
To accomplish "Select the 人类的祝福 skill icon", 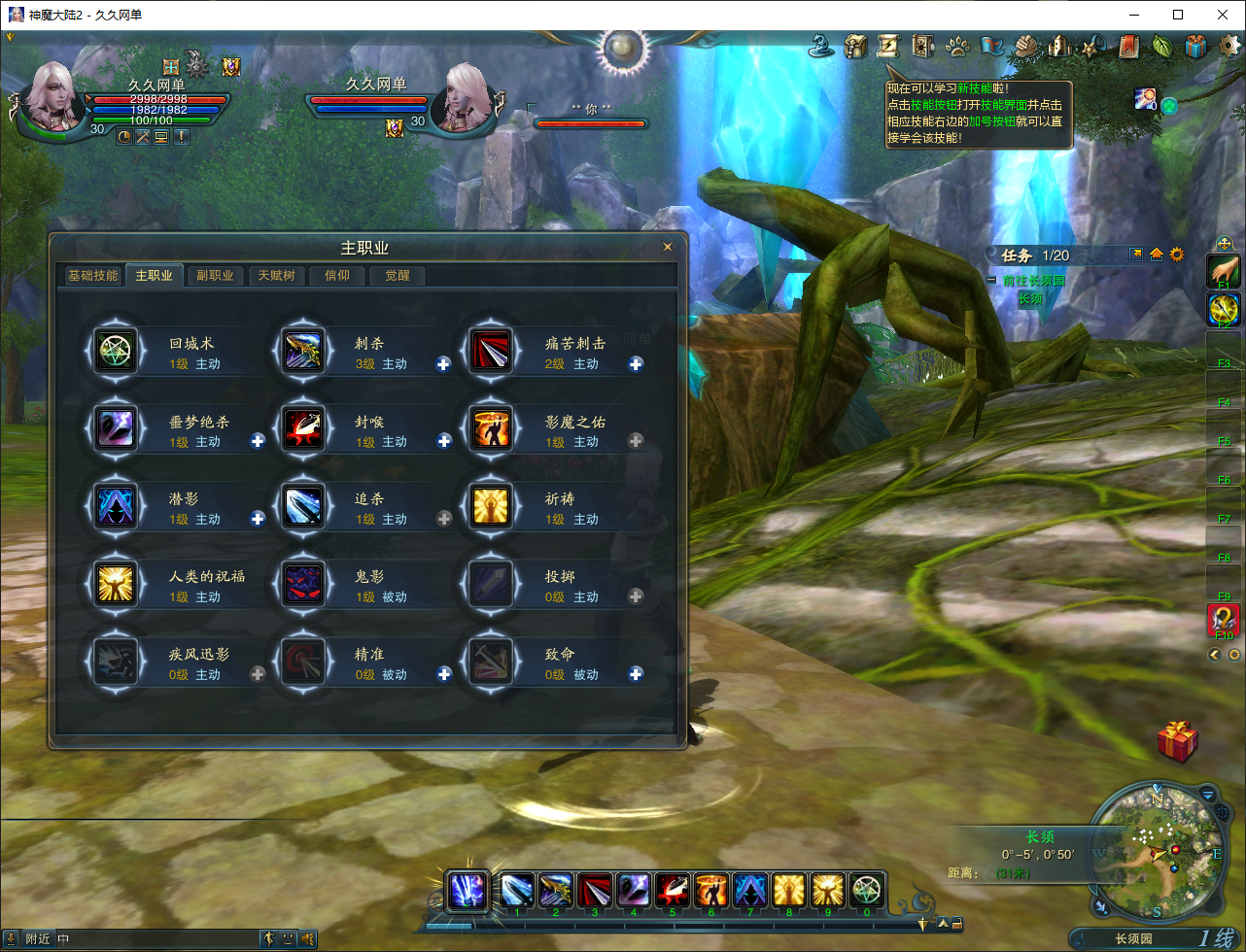I will click(x=117, y=584).
